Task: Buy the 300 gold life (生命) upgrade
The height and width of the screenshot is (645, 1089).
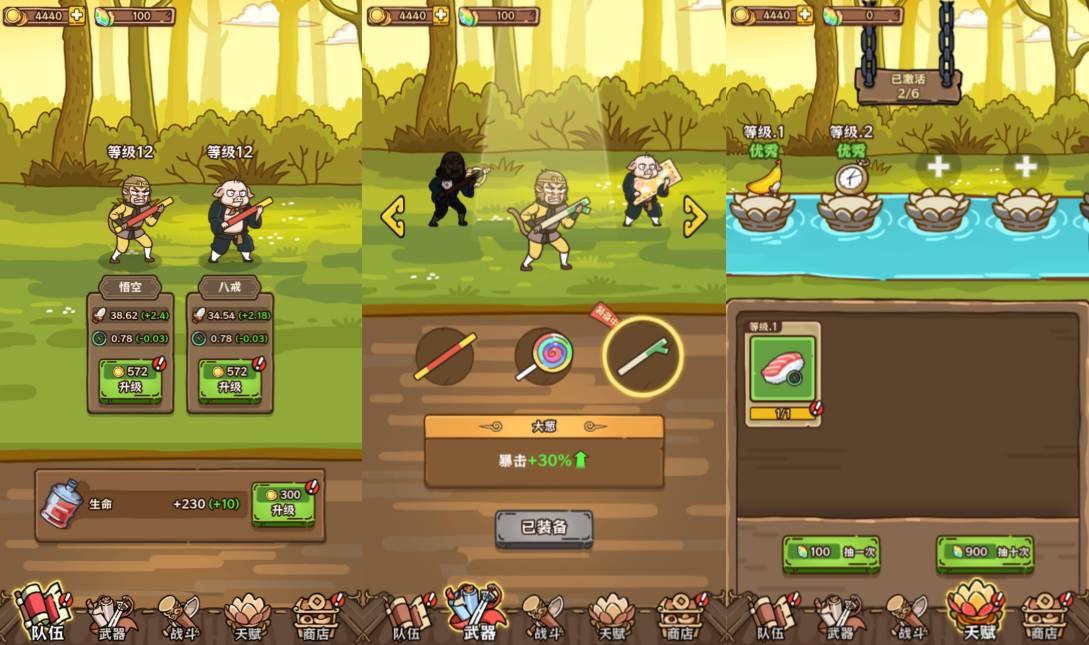Action: (283, 503)
